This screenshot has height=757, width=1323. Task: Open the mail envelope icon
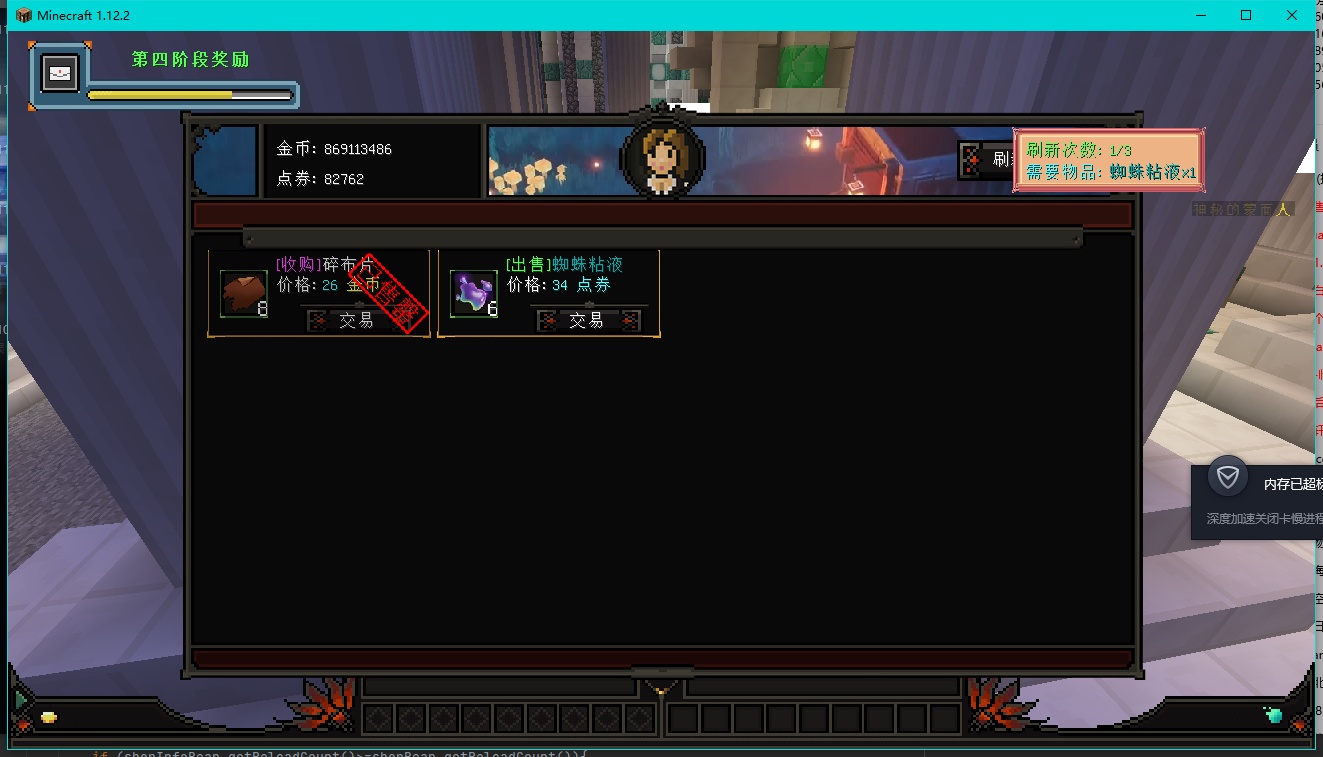pyautogui.click(x=60, y=74)
